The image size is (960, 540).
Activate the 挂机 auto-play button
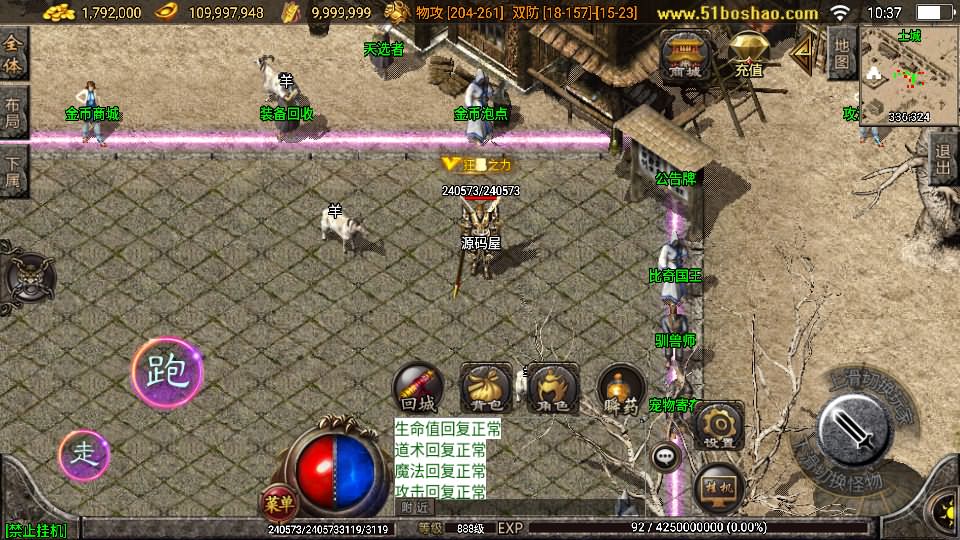(x=718, y=487)
